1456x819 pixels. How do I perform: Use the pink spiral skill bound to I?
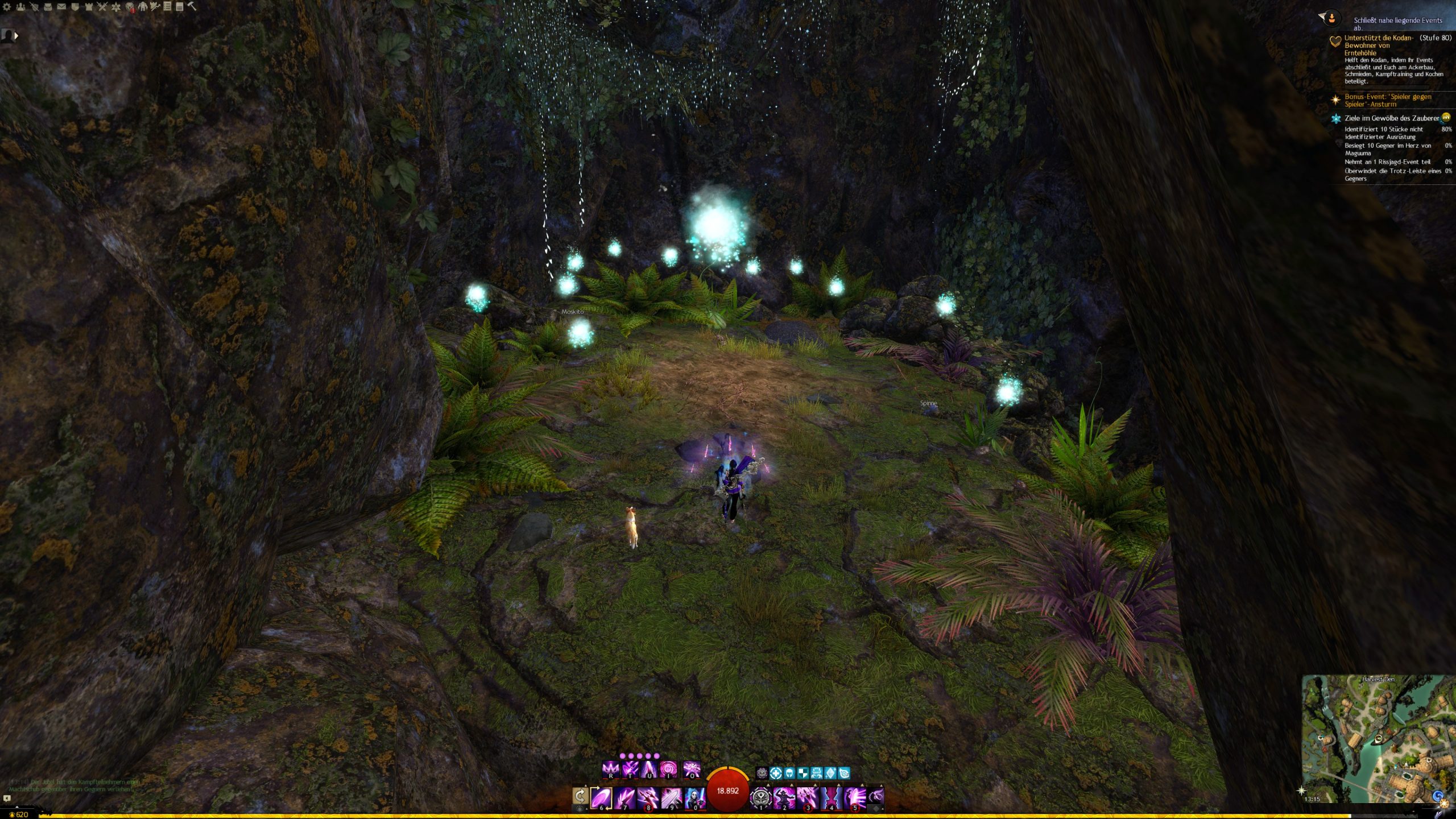pyautogui.click(x=668, y=770)
